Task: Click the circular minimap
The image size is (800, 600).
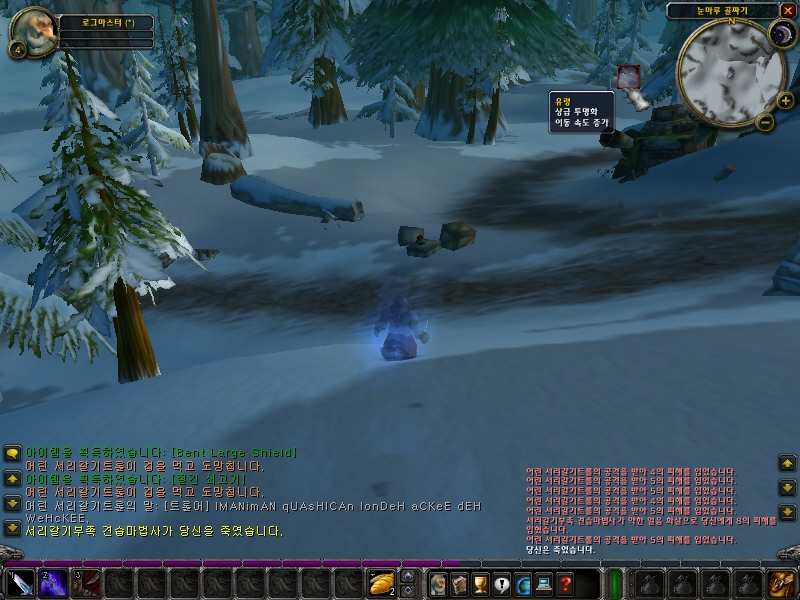Action: [729, 70]
